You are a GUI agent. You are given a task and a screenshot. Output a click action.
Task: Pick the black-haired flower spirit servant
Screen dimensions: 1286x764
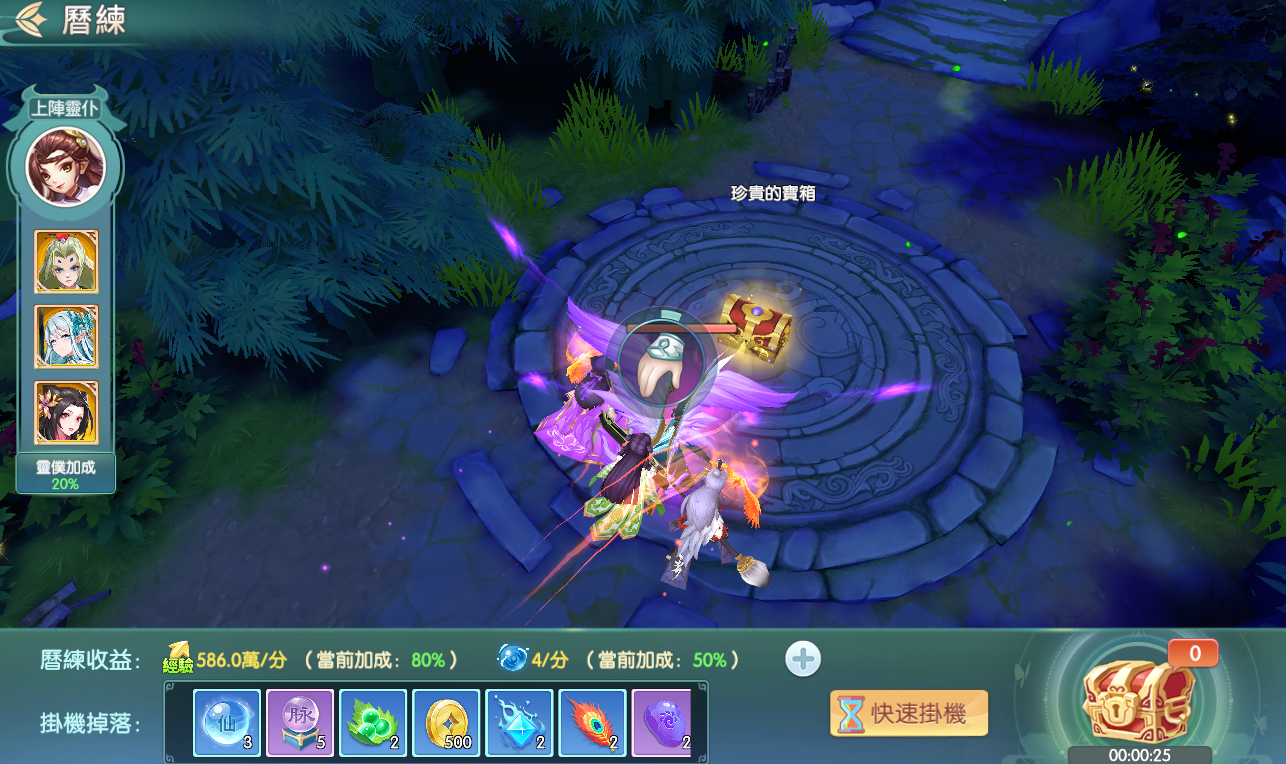tap(67, 412)
